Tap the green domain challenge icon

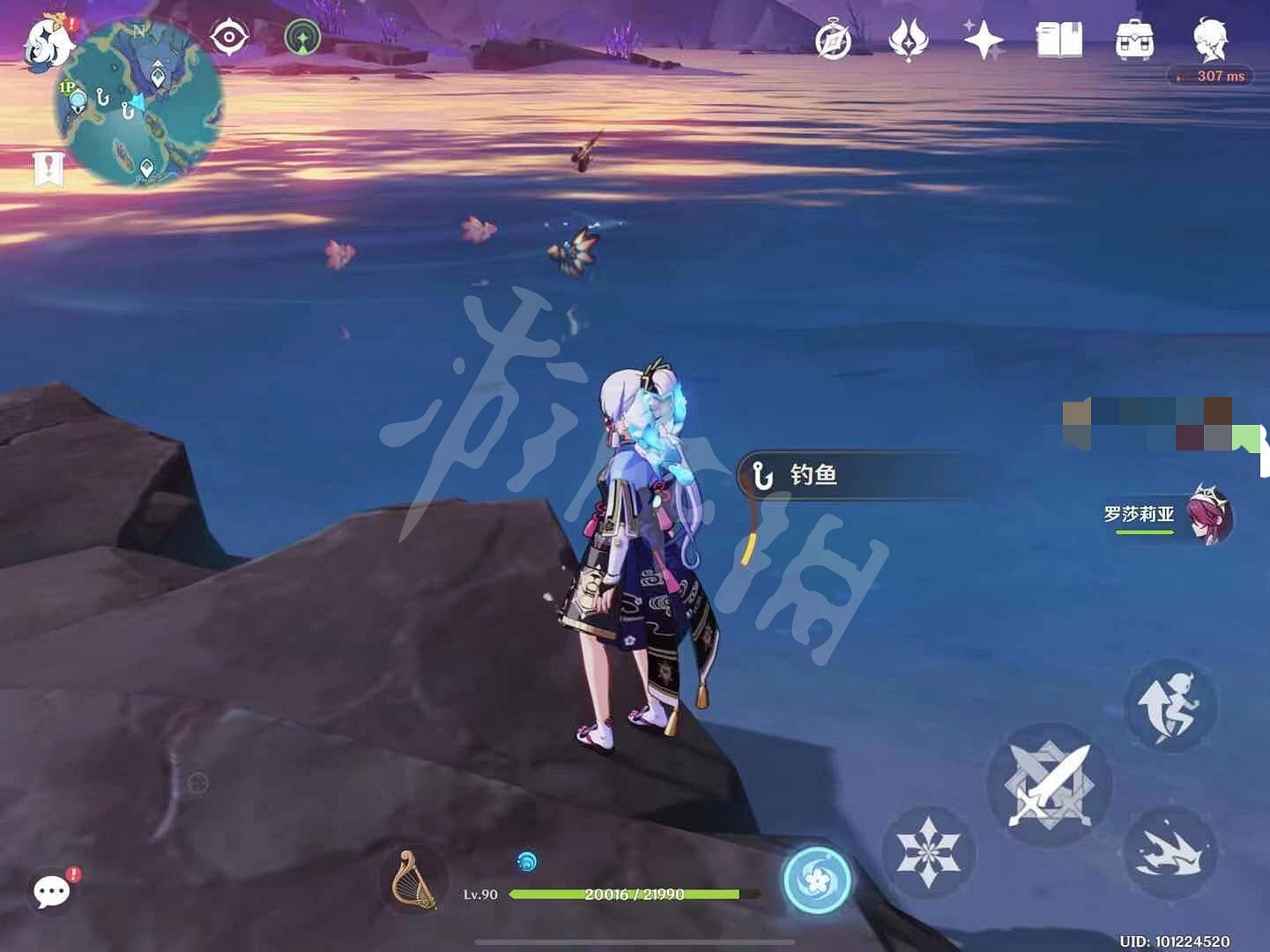(x=302, y=35)
